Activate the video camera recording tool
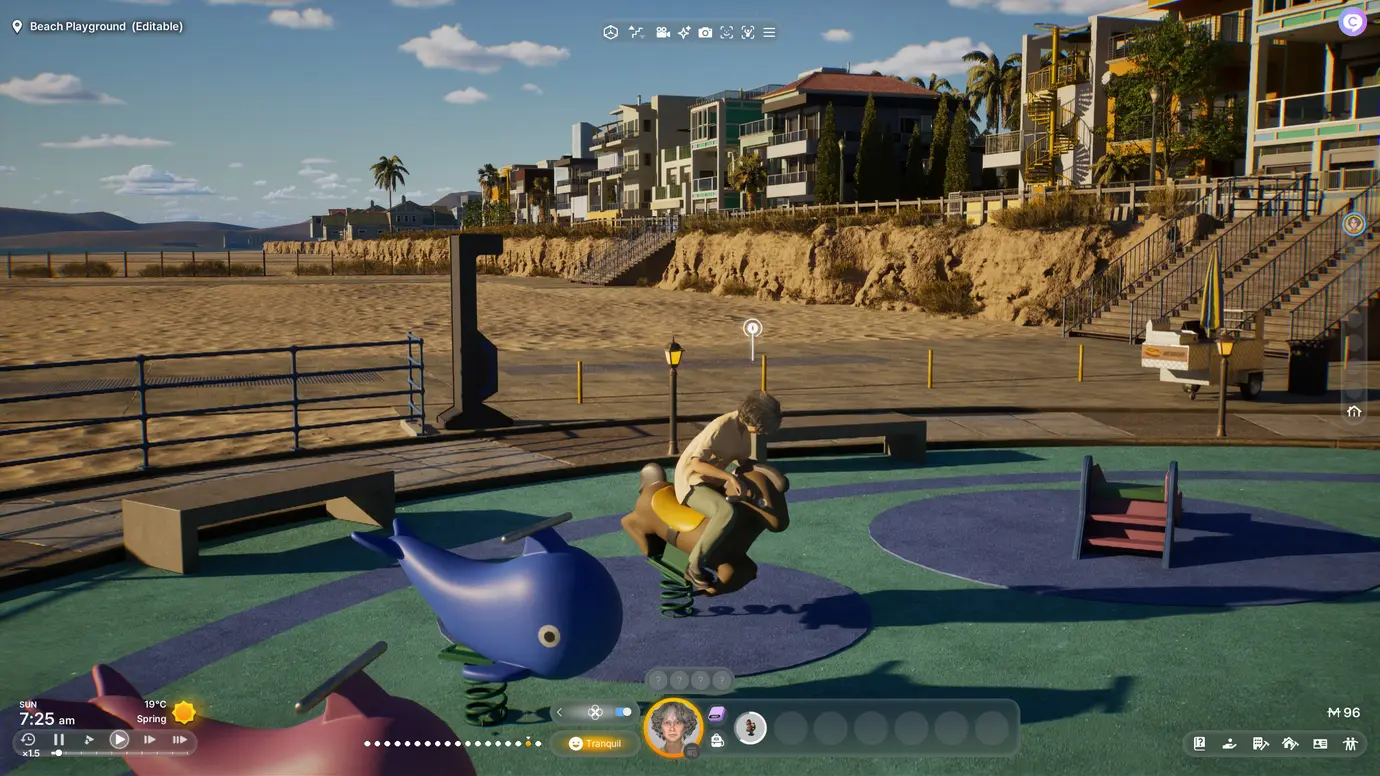The image size is (1380, 776). (662, 33)
